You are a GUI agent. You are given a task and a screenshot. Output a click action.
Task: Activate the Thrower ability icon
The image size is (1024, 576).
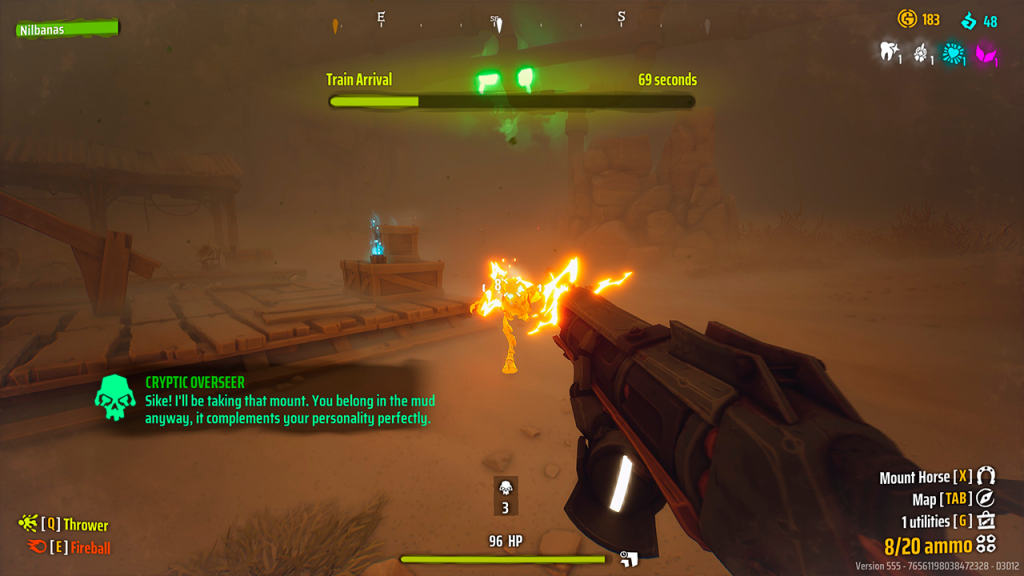coord(28,524)
